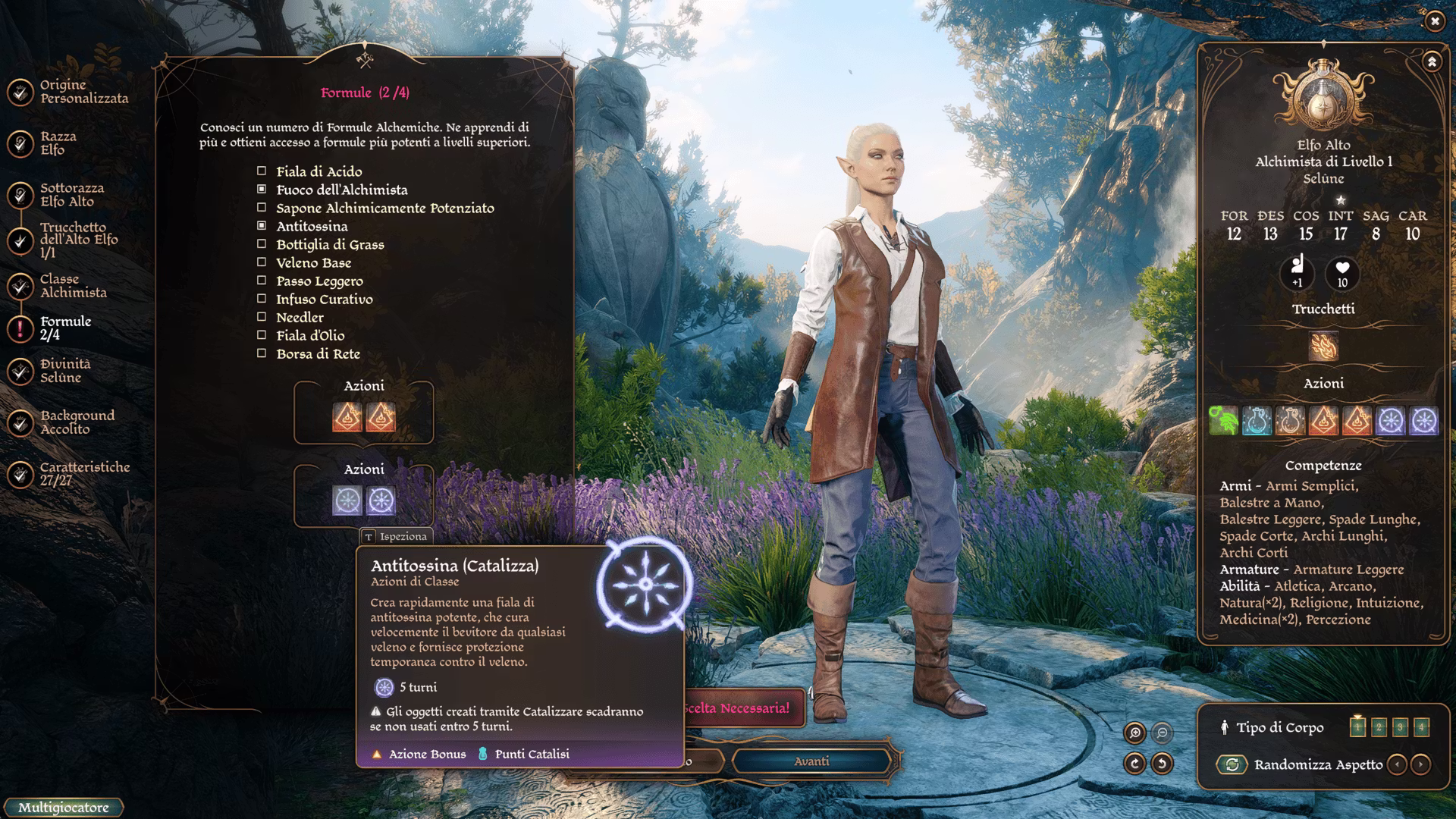The image size is (1456, 819).
Task: Pick the Borsa di Rete formula
Action: (262, 353)
